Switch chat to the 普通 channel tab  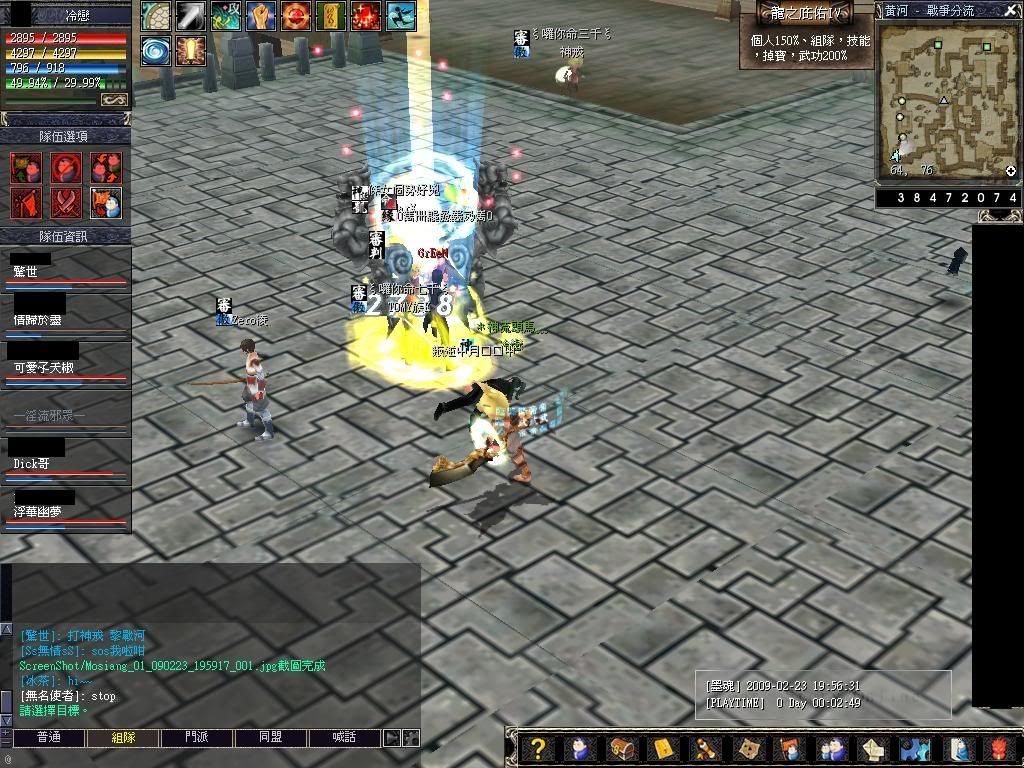(48, 738)
